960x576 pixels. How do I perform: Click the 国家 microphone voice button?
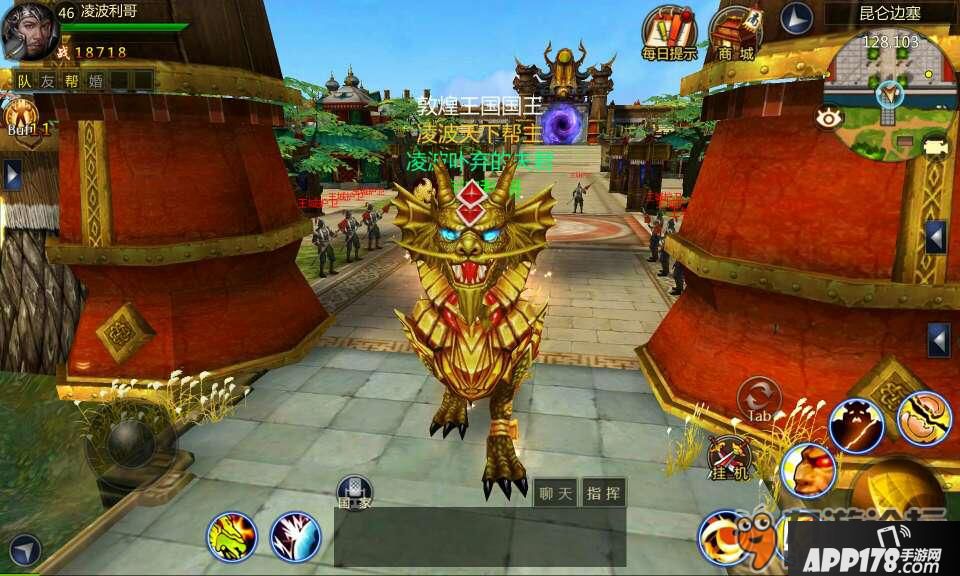tap(354, 491)
